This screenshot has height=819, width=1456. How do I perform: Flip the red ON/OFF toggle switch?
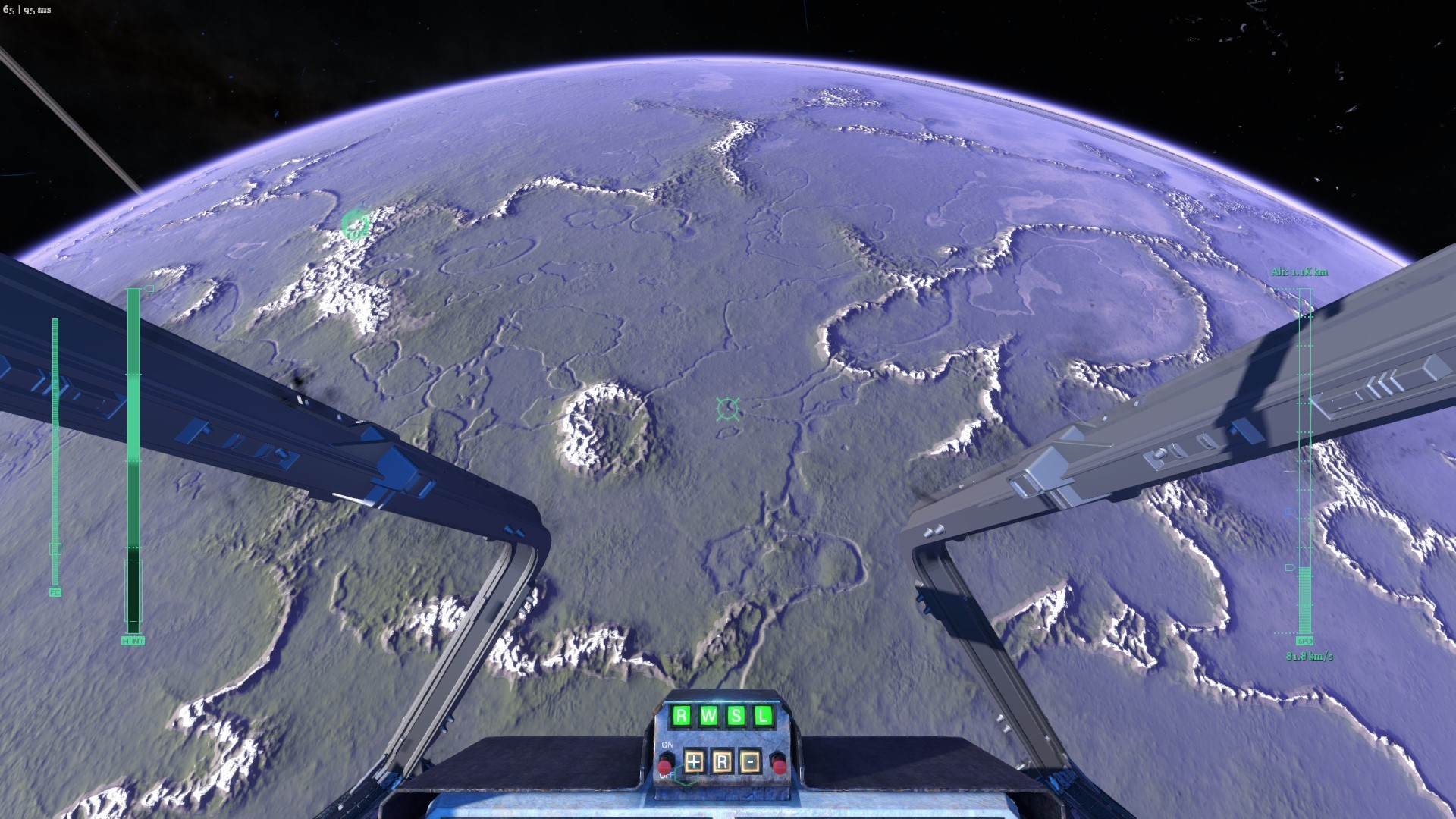pyautogui.click(x=667, y=763)
